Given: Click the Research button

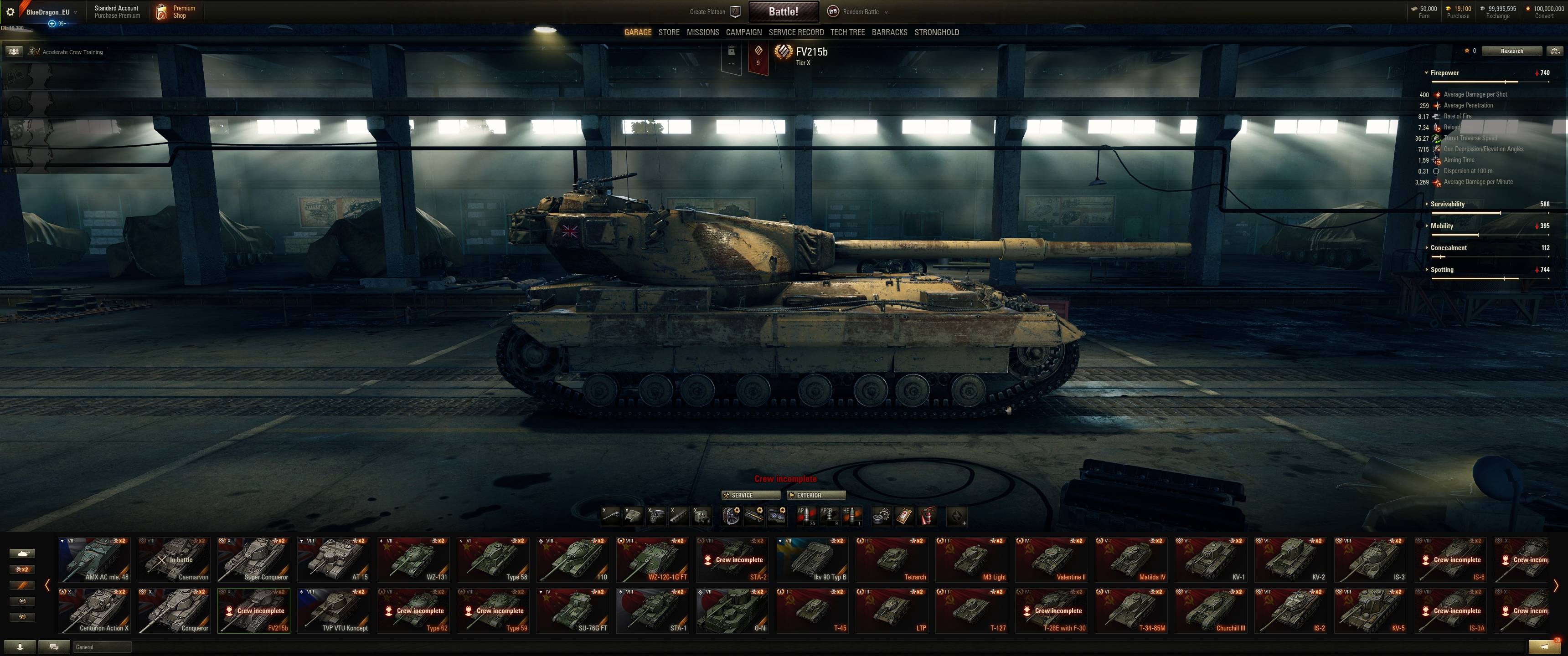Looking at the screenshot, I should pyautogui.click(x=1511, y=51).
